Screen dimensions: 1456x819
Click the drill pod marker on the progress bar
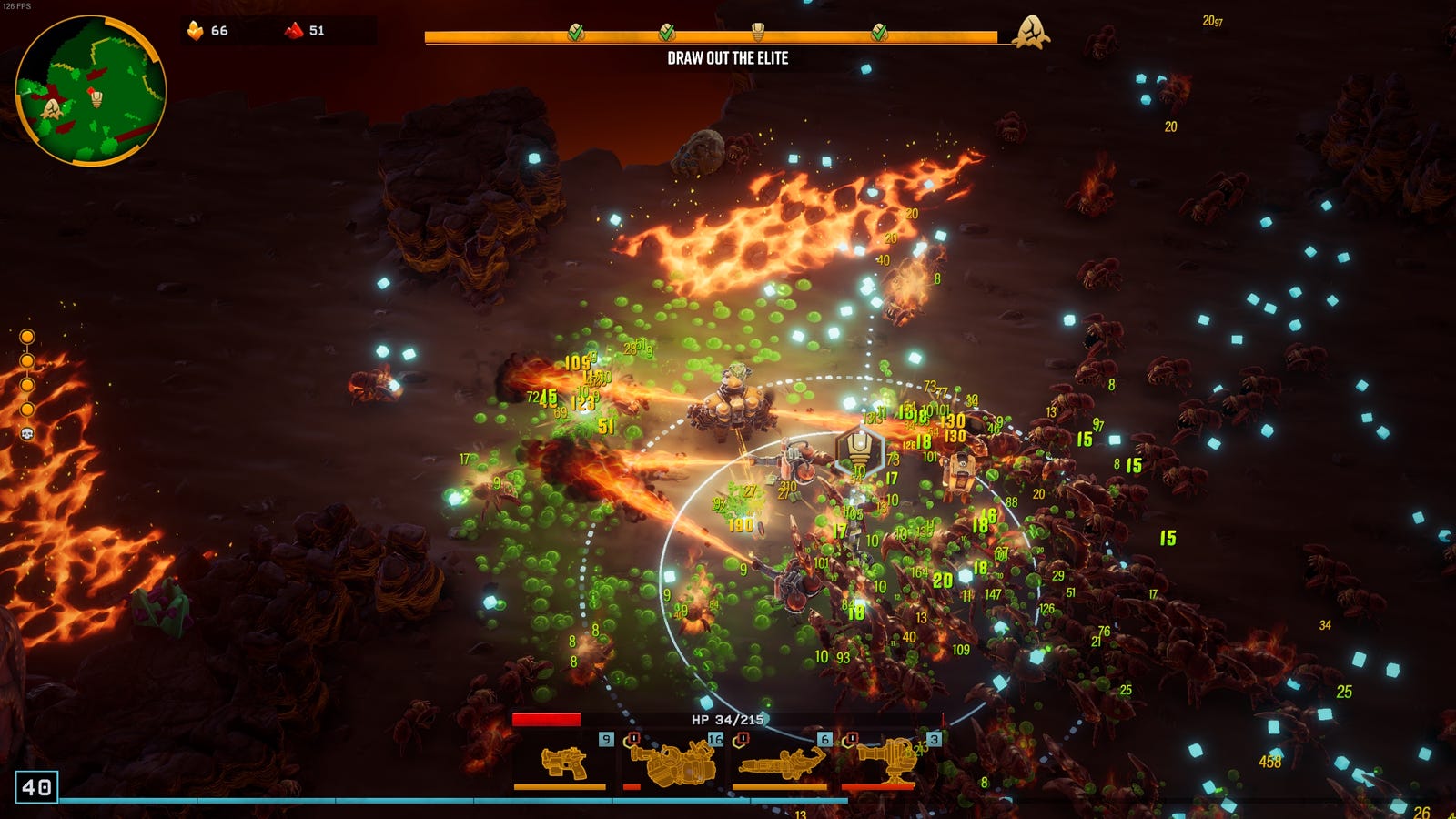[x=757, y=33]
